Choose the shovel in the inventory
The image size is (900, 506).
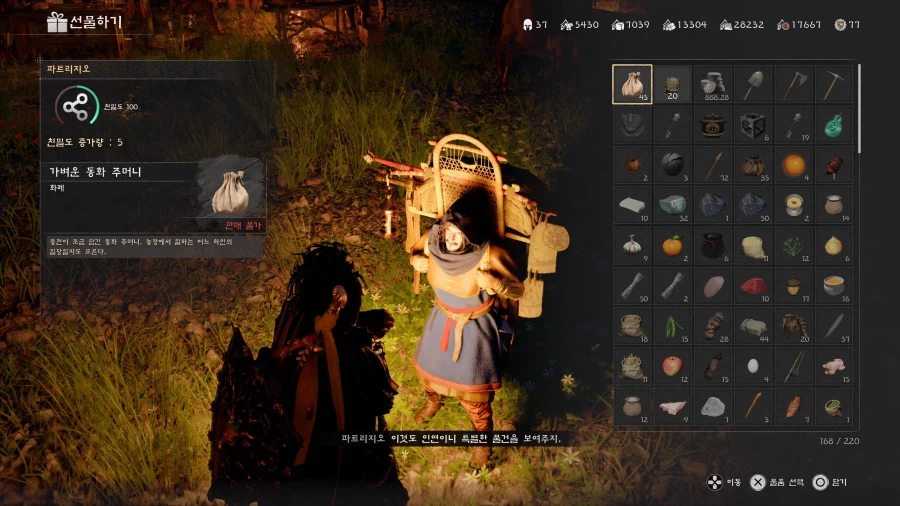[753, 84]
